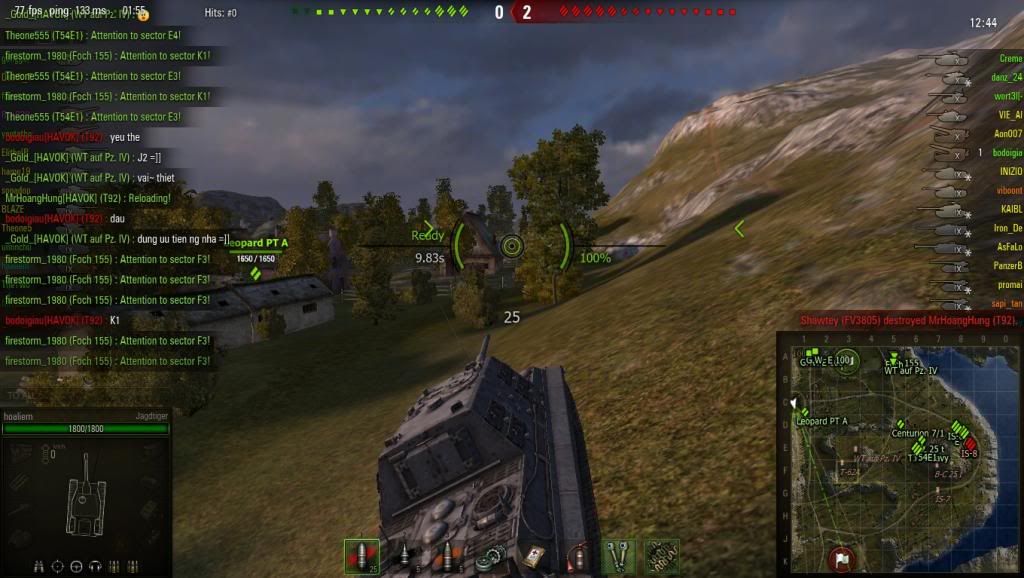
Task: Click the steering wheel driver icon
Action: tap(76, 566)
